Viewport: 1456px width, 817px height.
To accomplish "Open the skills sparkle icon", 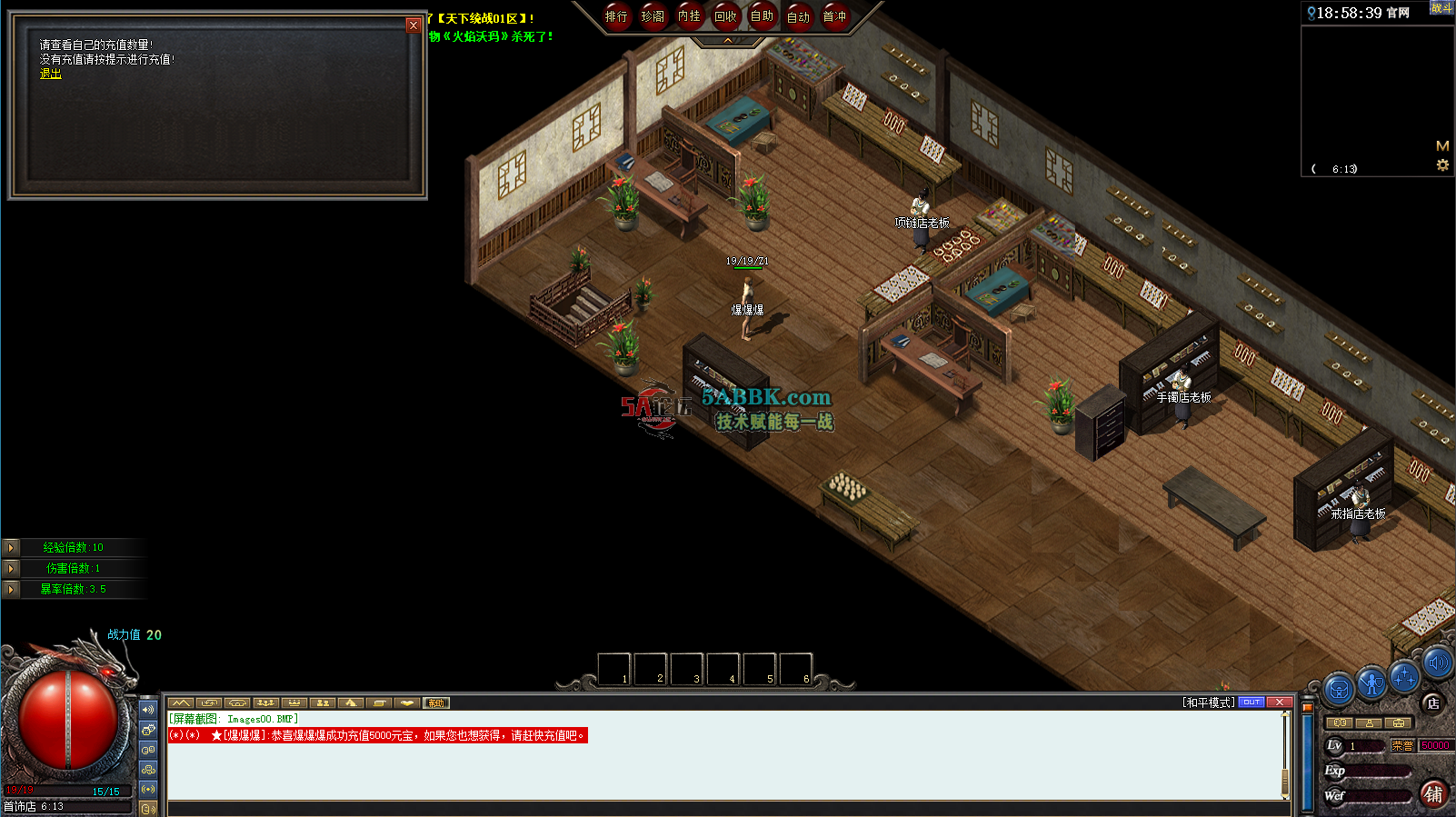I will point(1404,677).
